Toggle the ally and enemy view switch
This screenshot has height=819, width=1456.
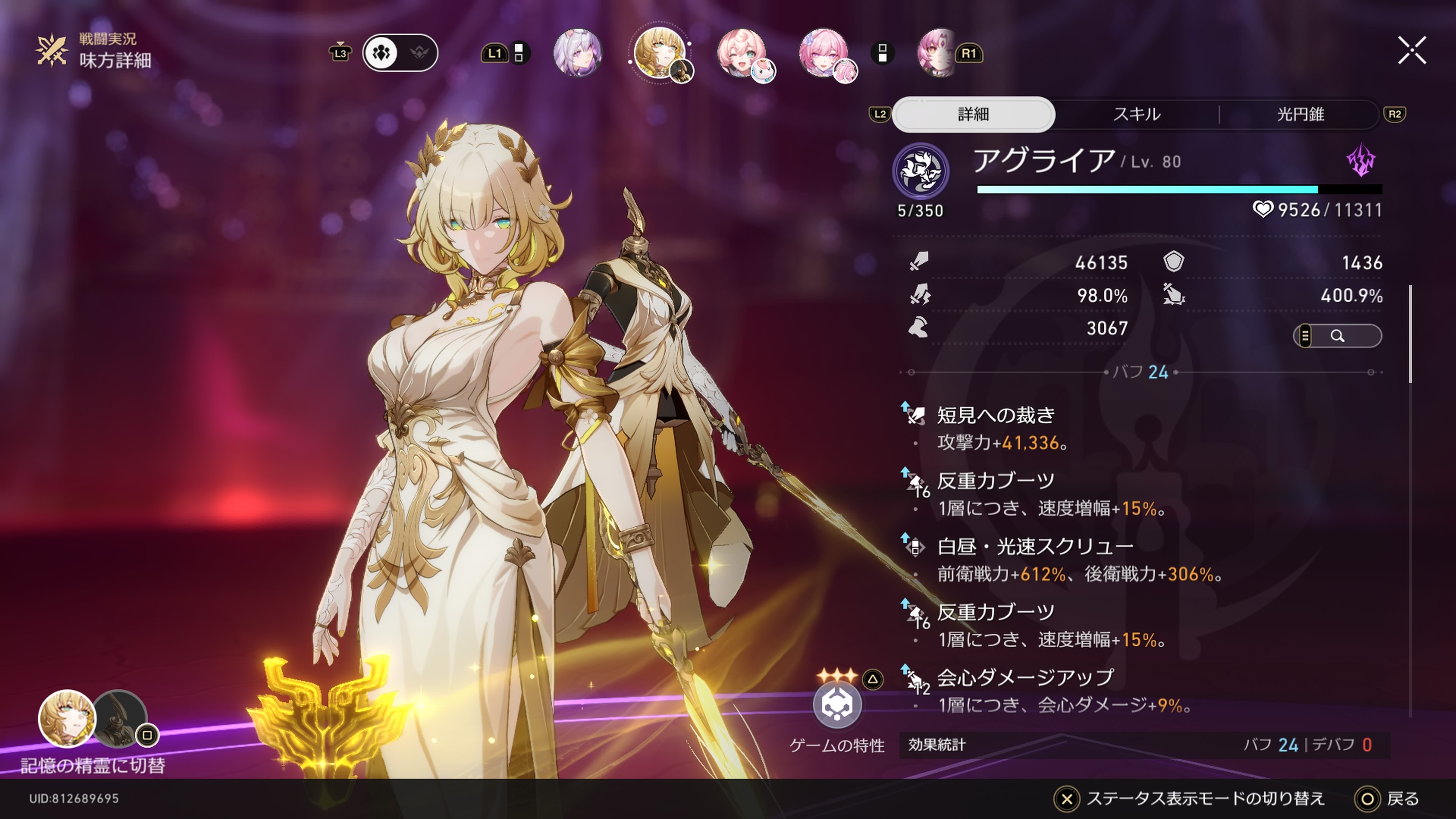point(400,53)
